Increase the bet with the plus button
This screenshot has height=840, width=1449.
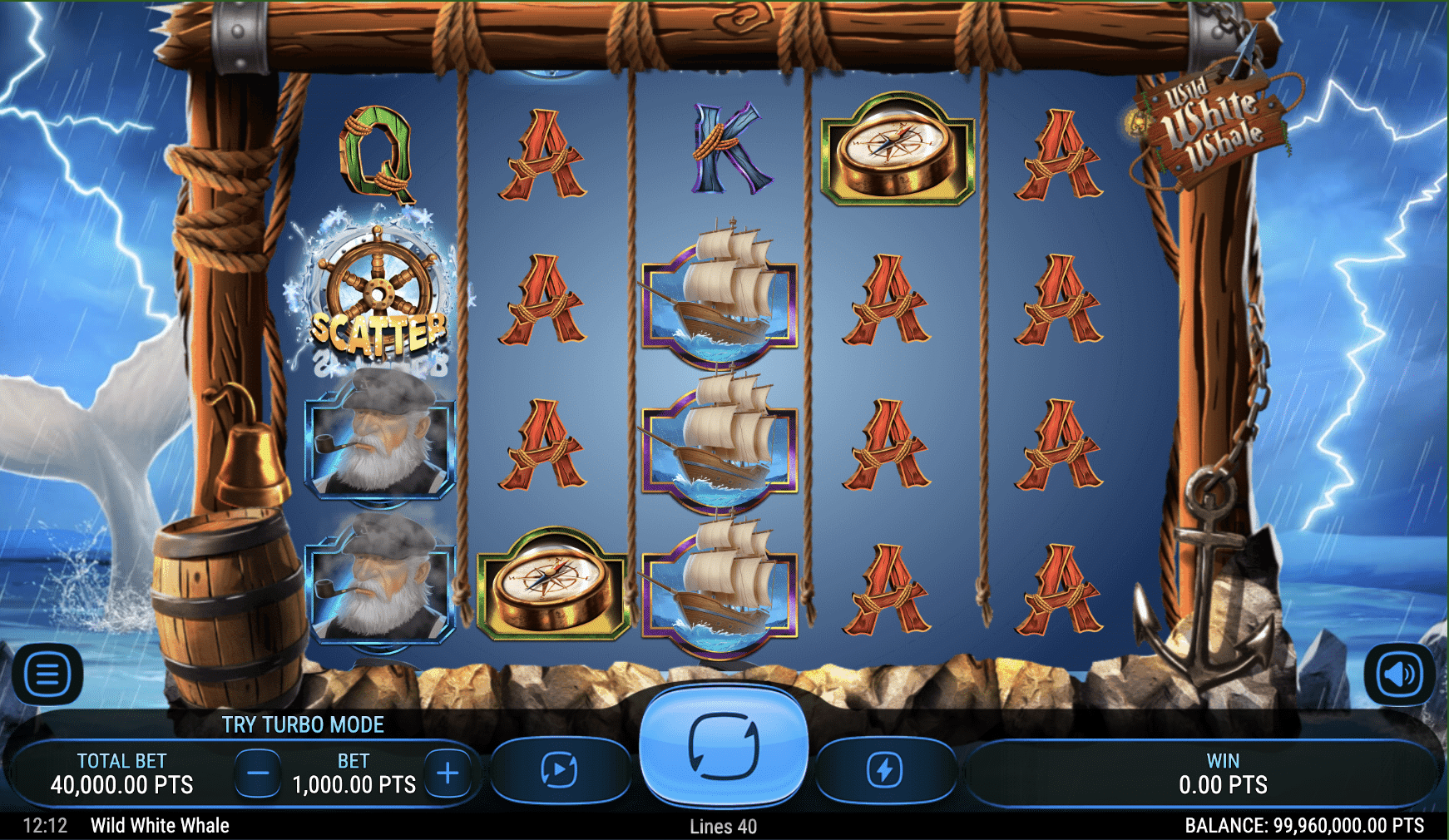448,773
